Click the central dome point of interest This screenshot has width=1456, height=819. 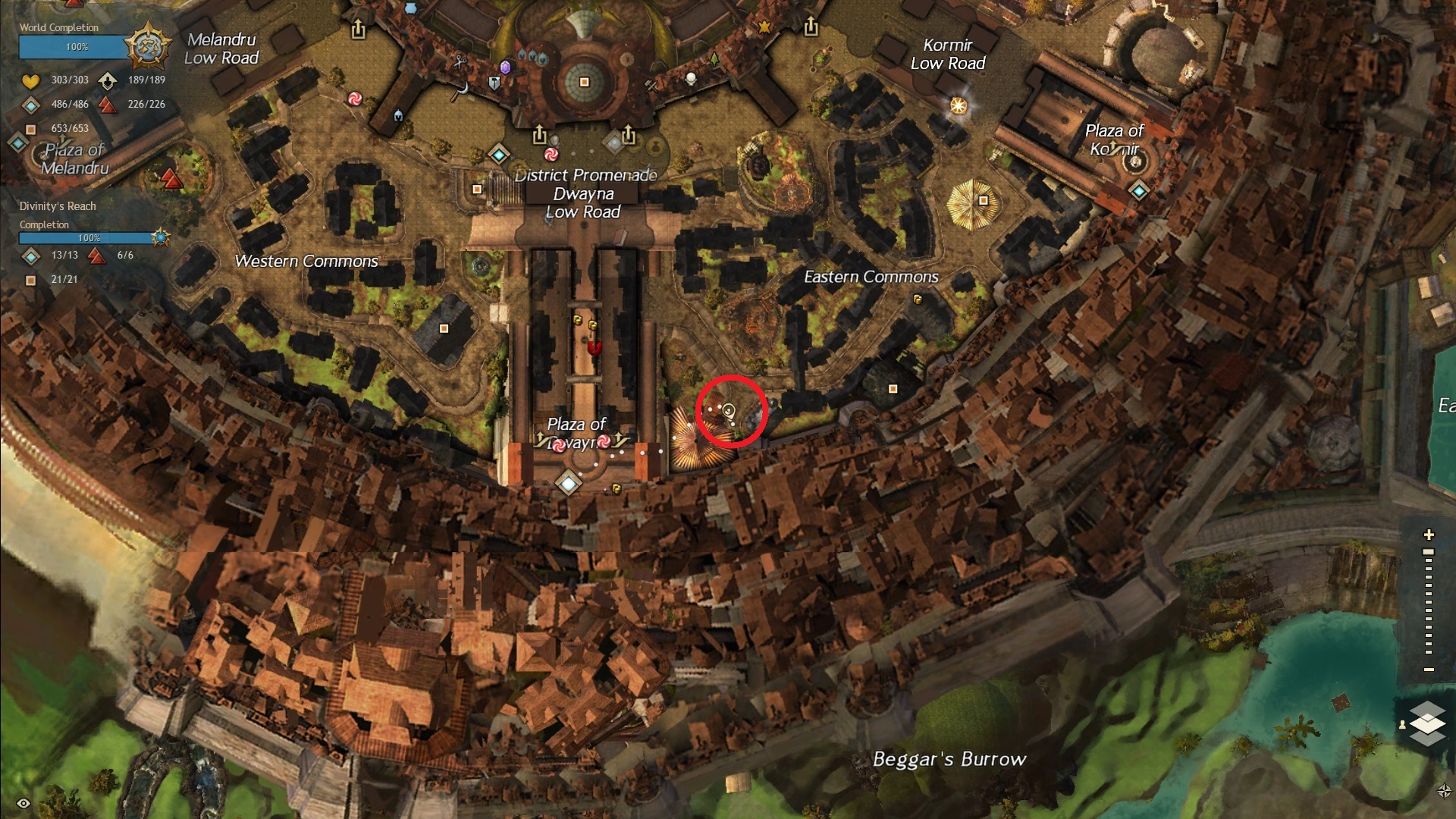tap(584, 82)
